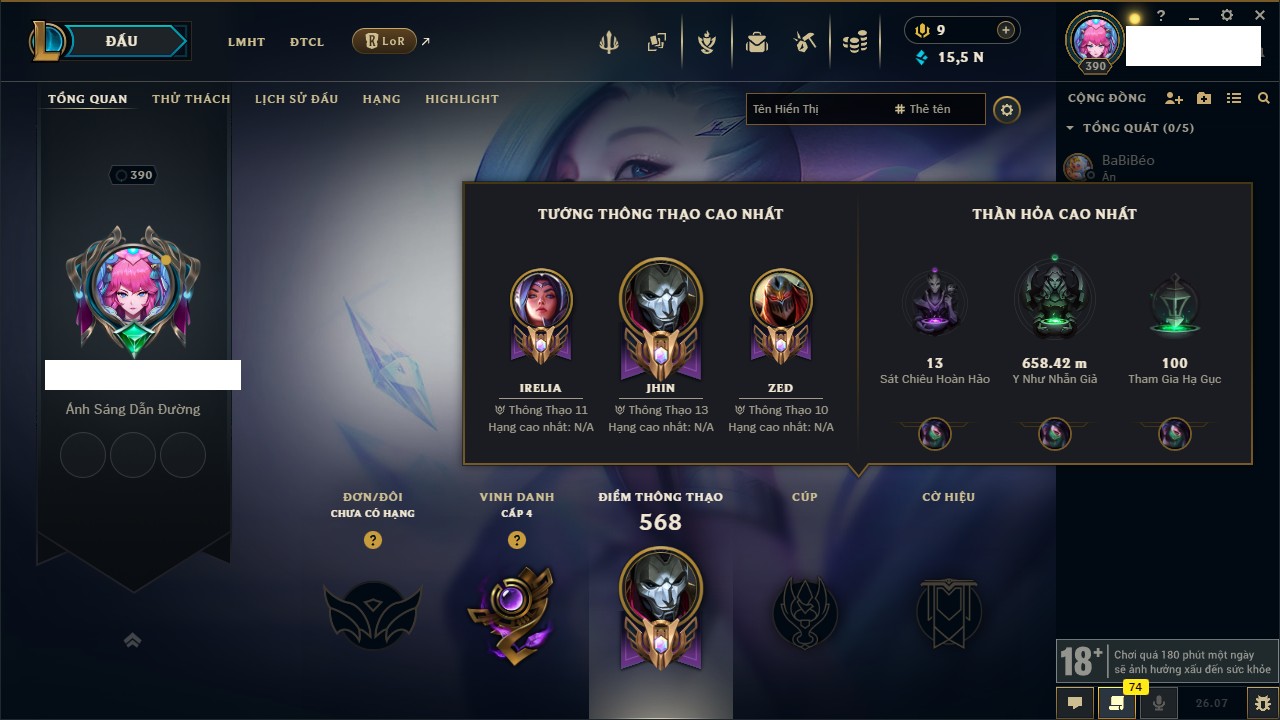
Task: Open profile settings gear beside search
Action: pos(1007,109)
